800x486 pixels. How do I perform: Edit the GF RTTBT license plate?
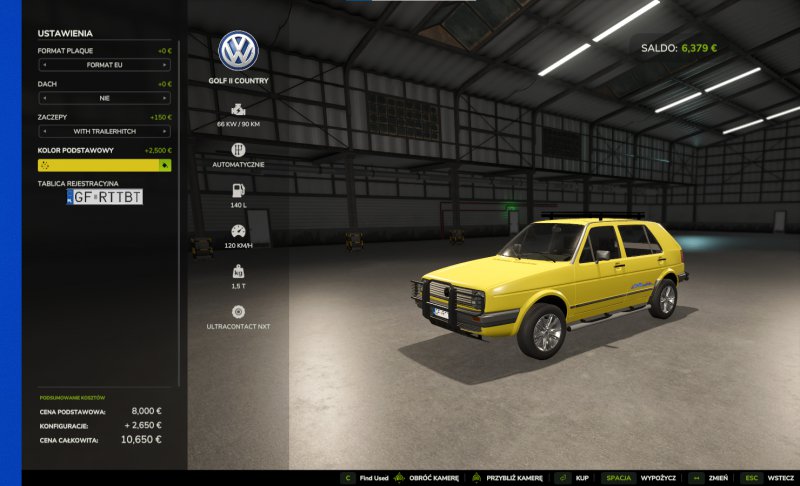[105, 198]
